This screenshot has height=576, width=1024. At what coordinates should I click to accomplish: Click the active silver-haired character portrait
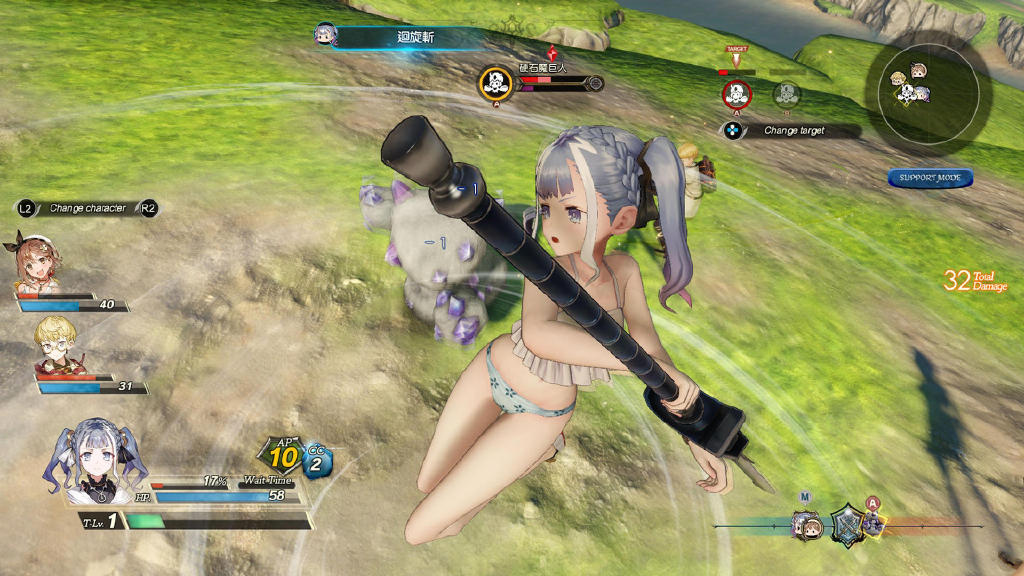pyautogui.click(x=95, y=461)
